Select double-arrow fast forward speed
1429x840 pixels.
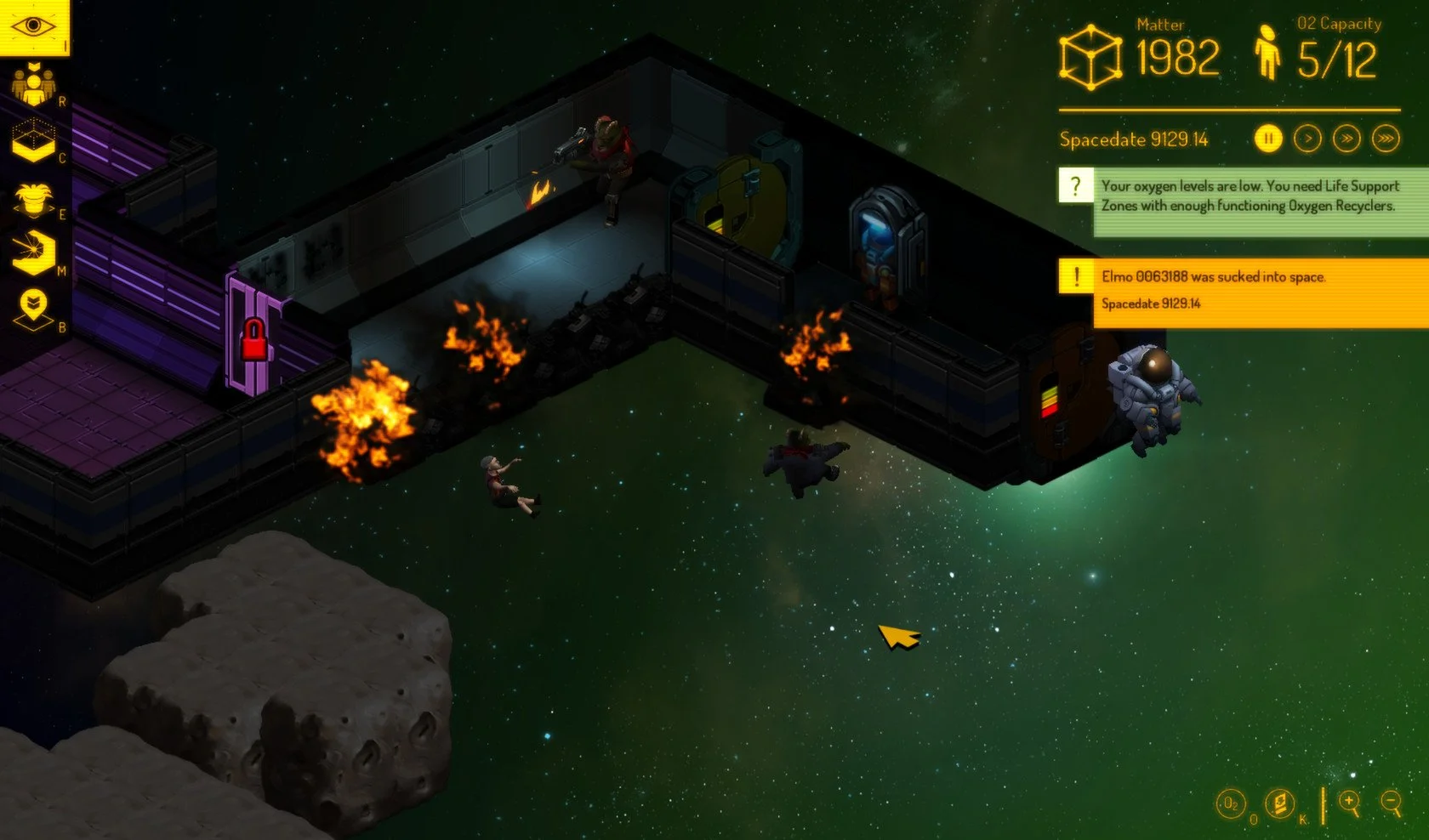point(1347,138)
